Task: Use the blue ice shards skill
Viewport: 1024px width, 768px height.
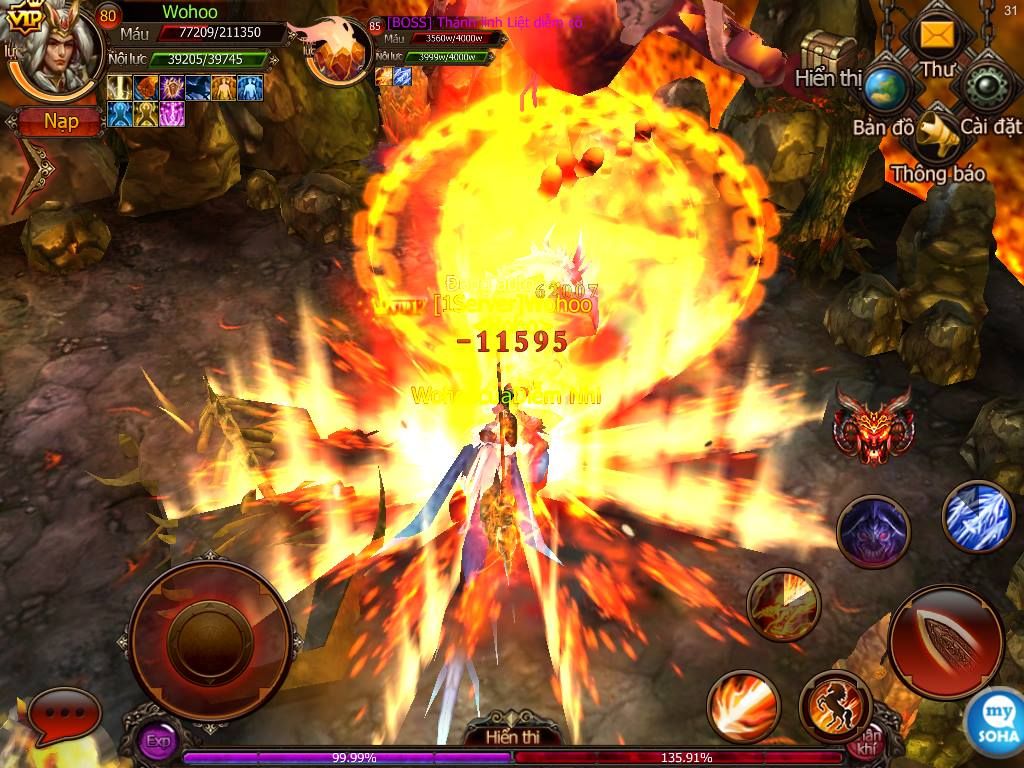Action: click(x=979, y=516)
